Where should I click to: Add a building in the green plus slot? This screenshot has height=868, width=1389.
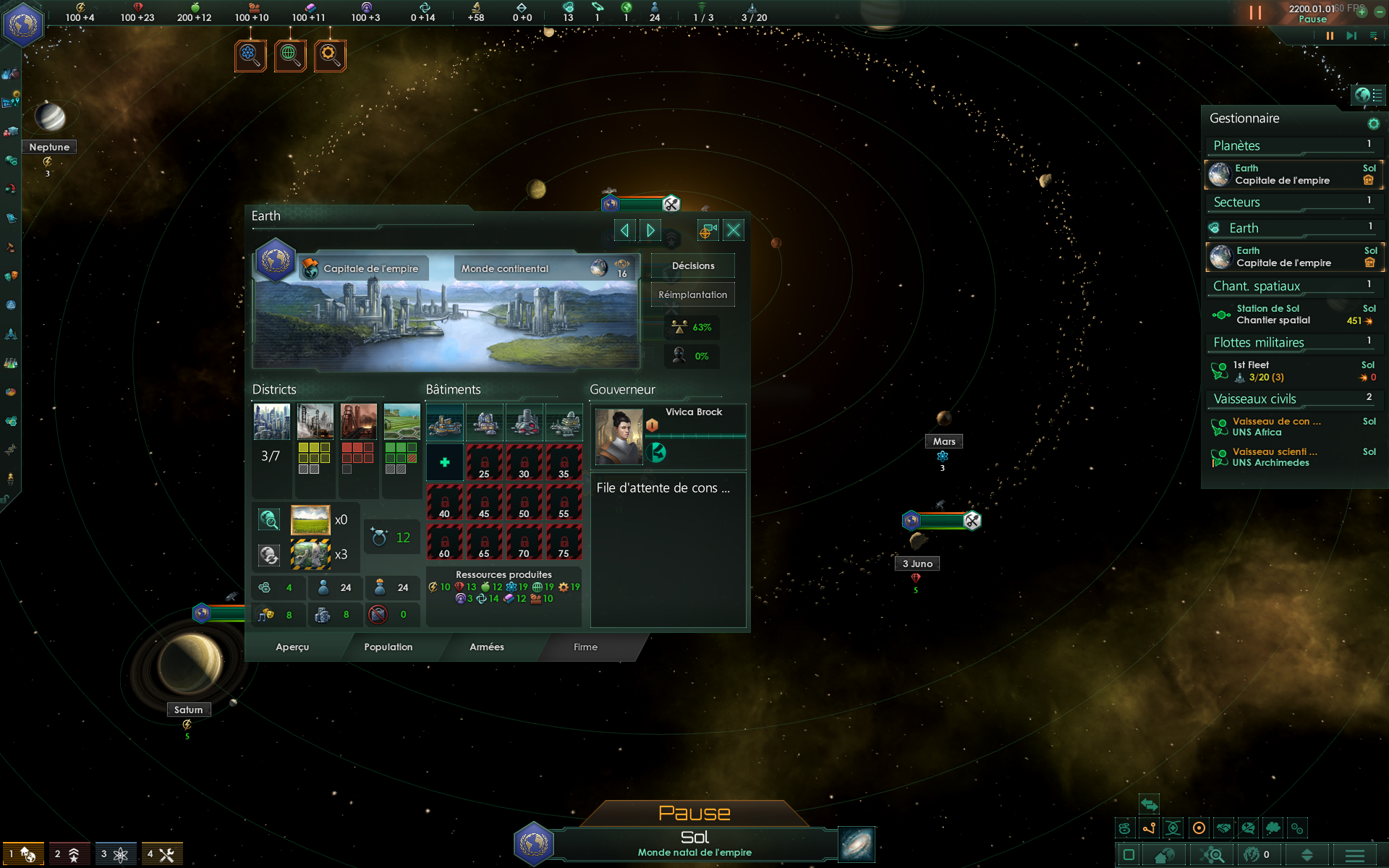point(445,462)
